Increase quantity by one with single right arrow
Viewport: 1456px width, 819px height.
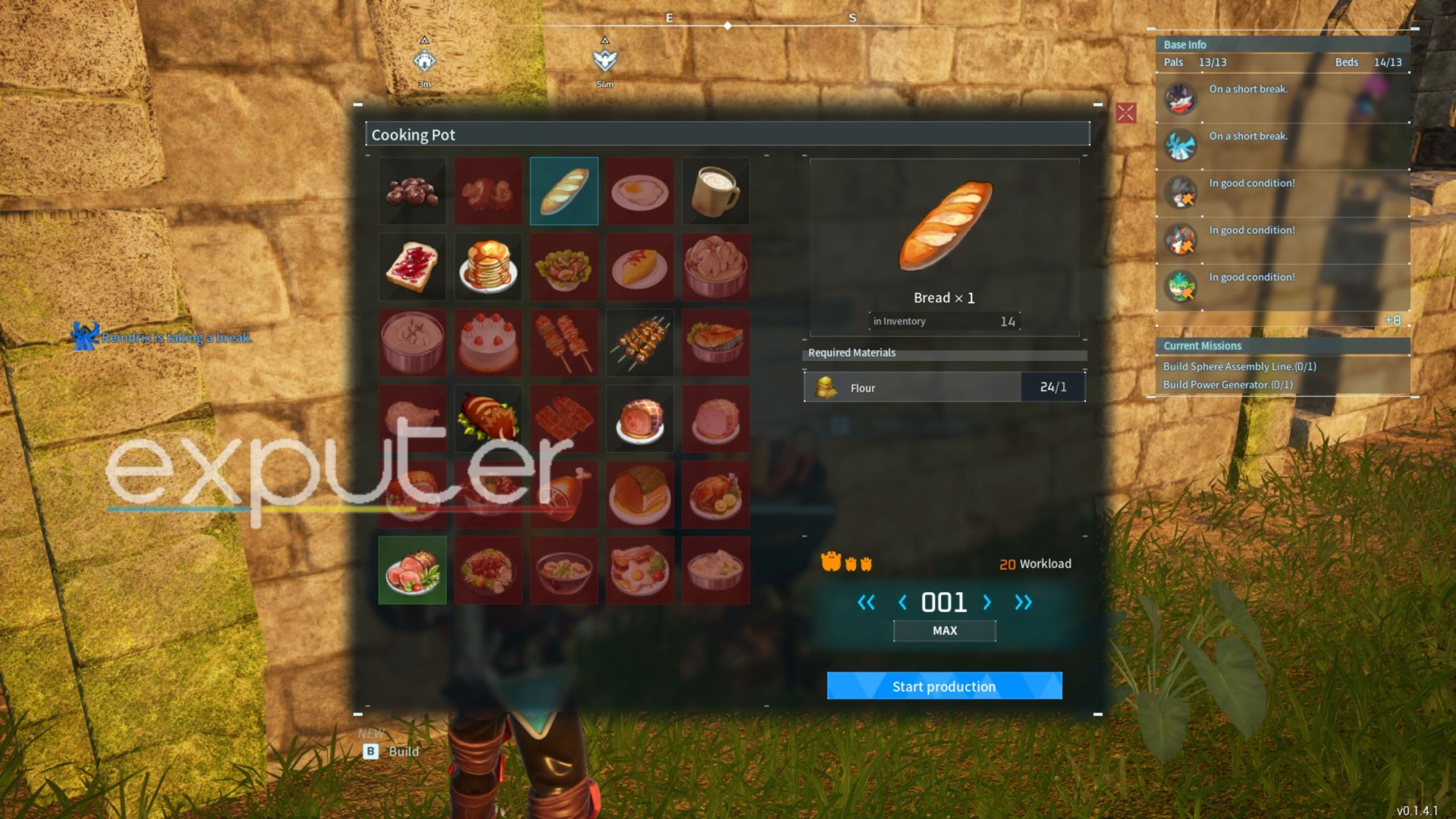pos(987,603)
